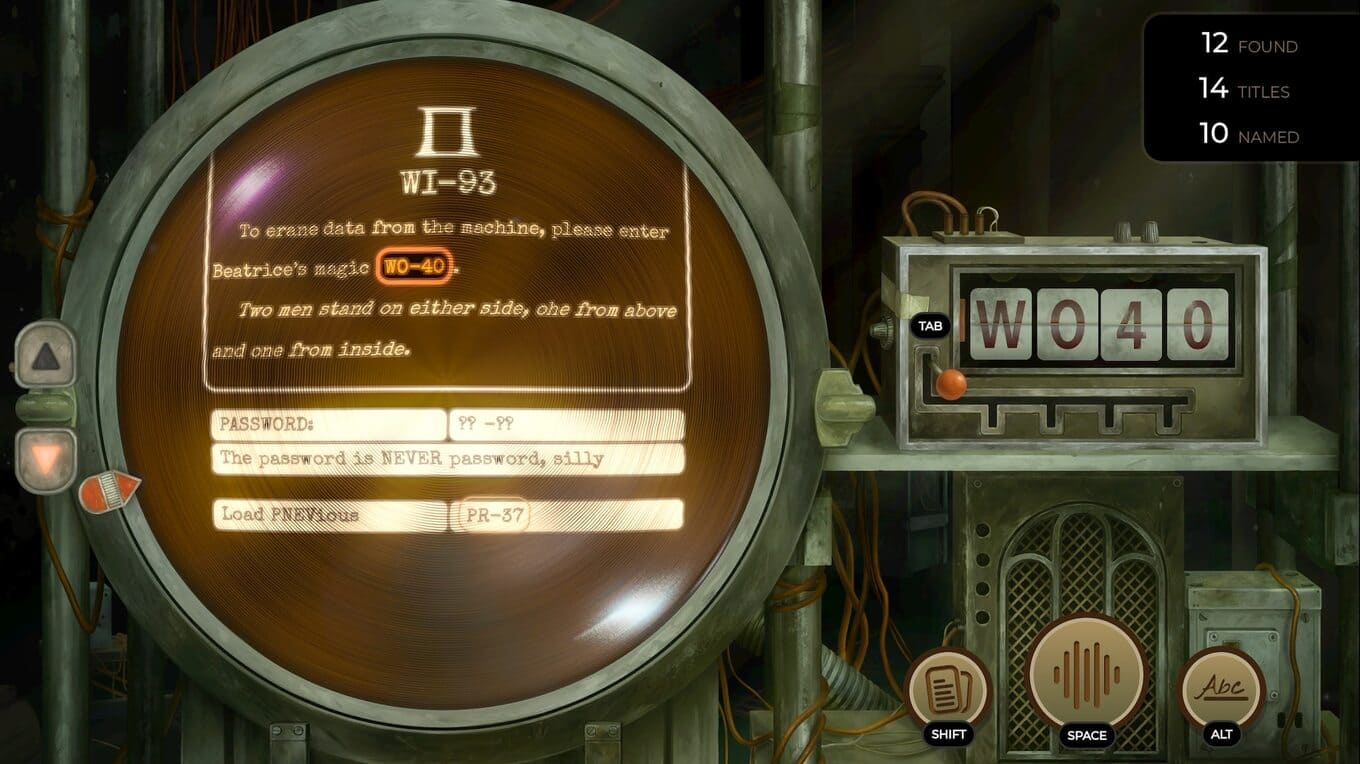Page down with the orange down arrow
This screenshot has width=1360, height=764.
[46, 459]
